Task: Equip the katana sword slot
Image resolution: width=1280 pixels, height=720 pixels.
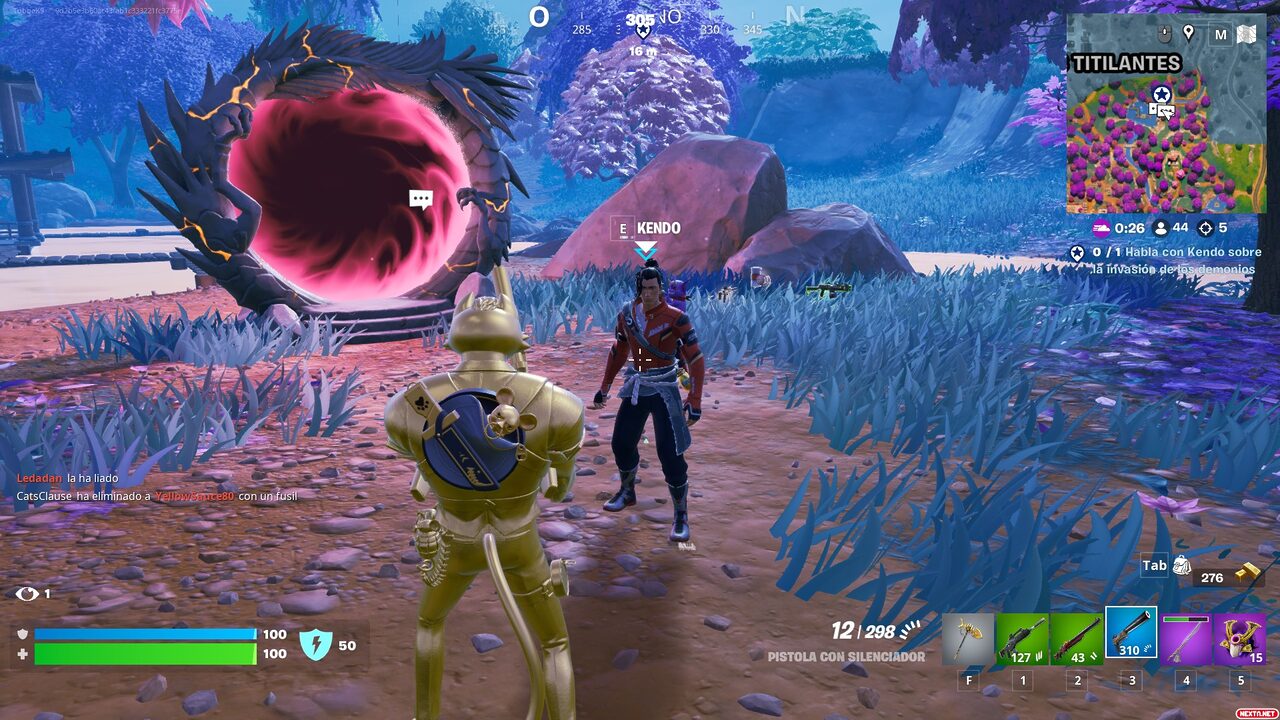Action: (x=1185, y=639)
